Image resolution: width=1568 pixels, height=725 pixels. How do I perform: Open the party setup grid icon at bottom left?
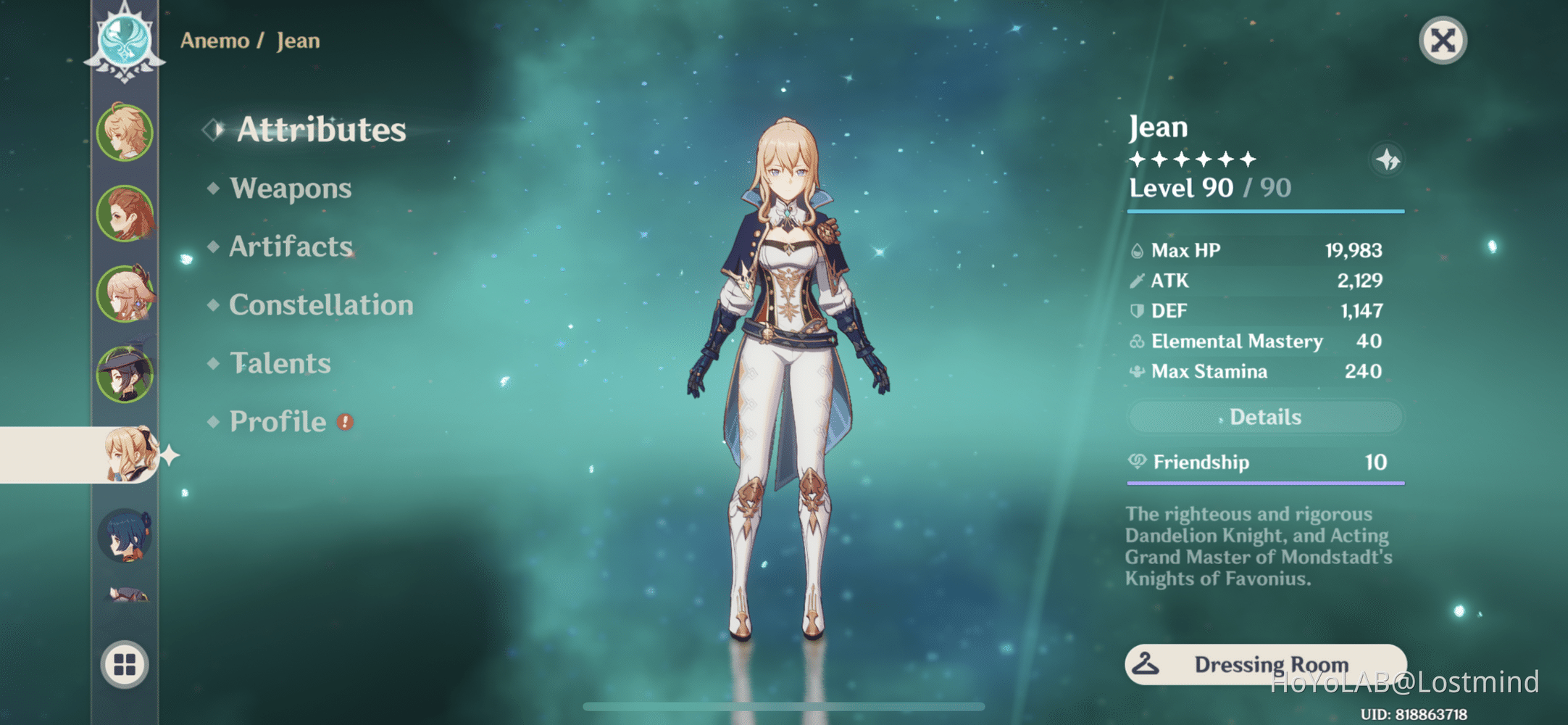[125, 663]
